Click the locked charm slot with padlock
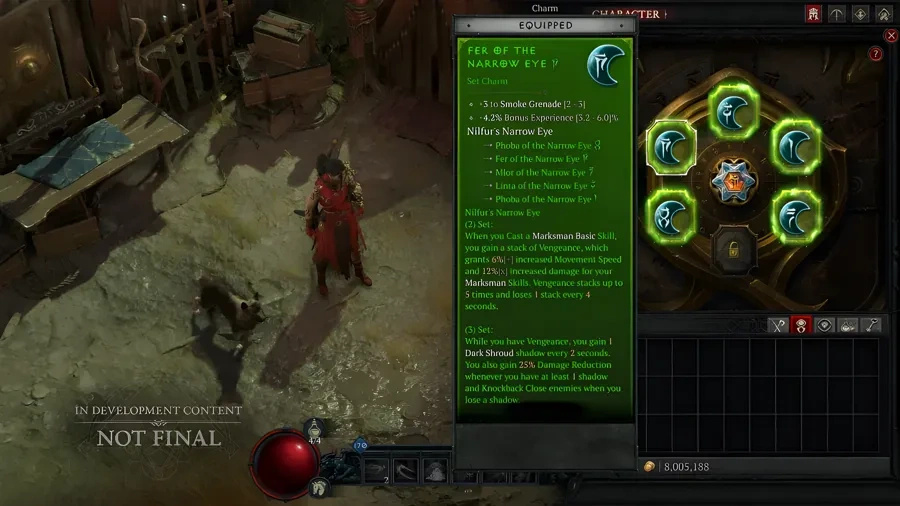The height and width of the screenshot is (506, 900). (733, 249)
